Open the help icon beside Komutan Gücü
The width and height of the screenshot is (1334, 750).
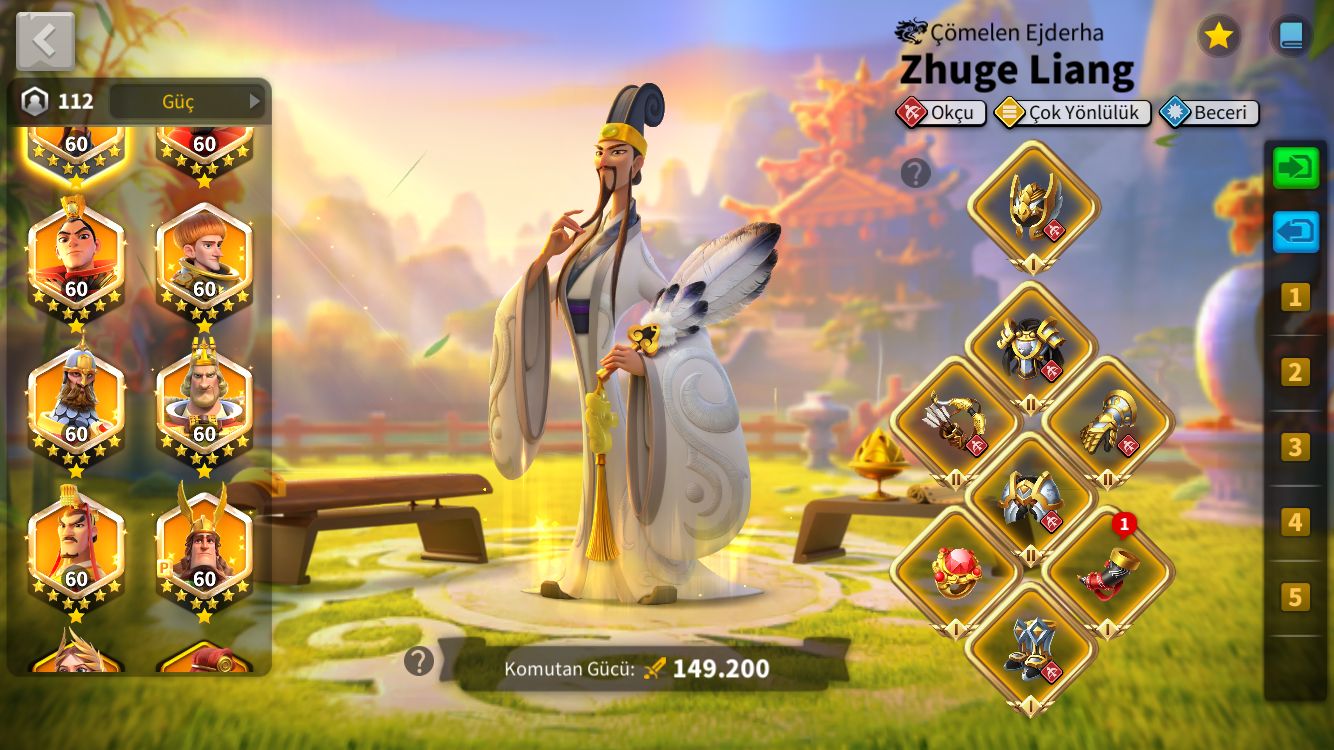pyautogui.click(x=419, y=661)
